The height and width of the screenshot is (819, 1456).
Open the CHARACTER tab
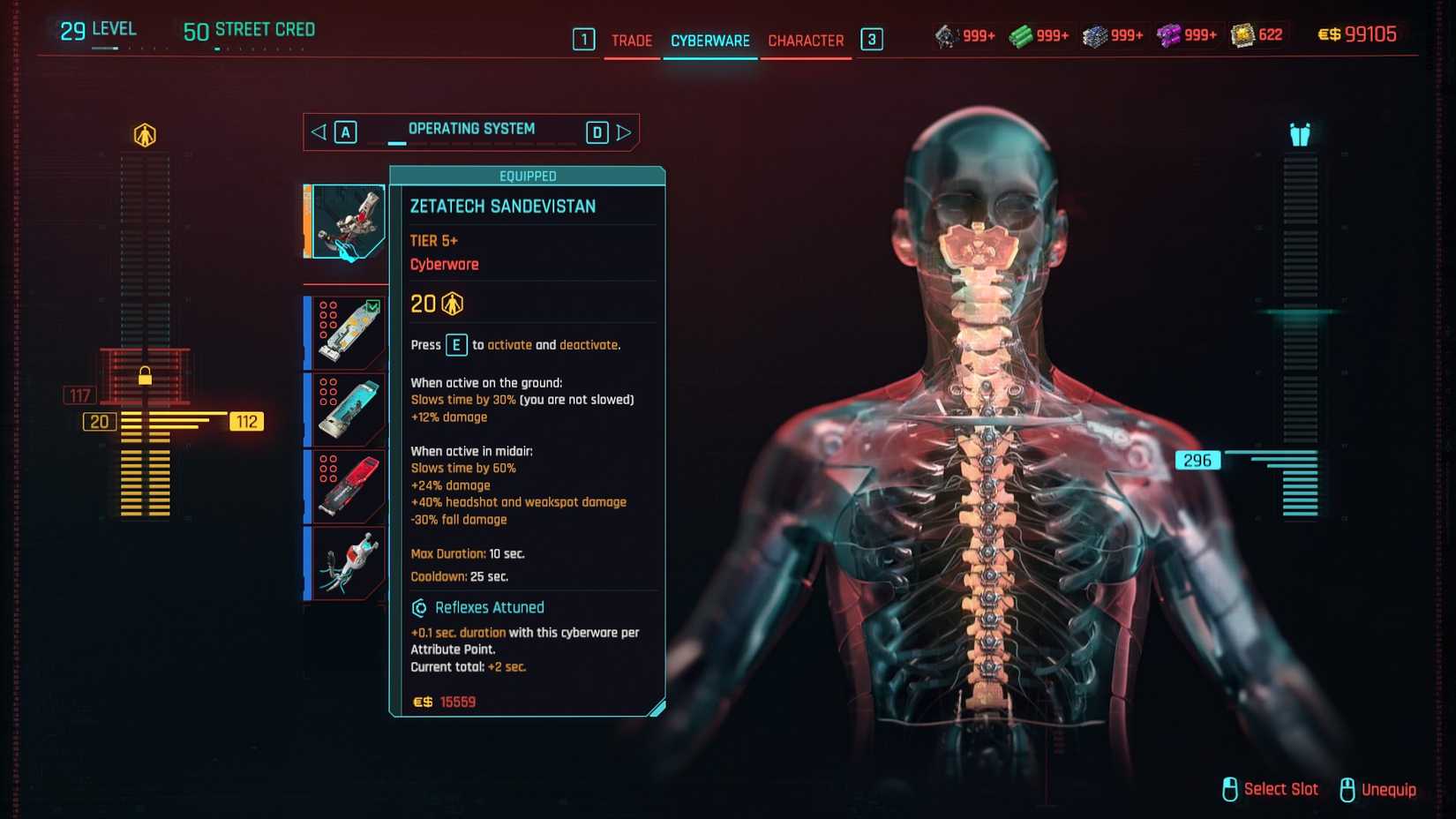(x=806, y=40)
